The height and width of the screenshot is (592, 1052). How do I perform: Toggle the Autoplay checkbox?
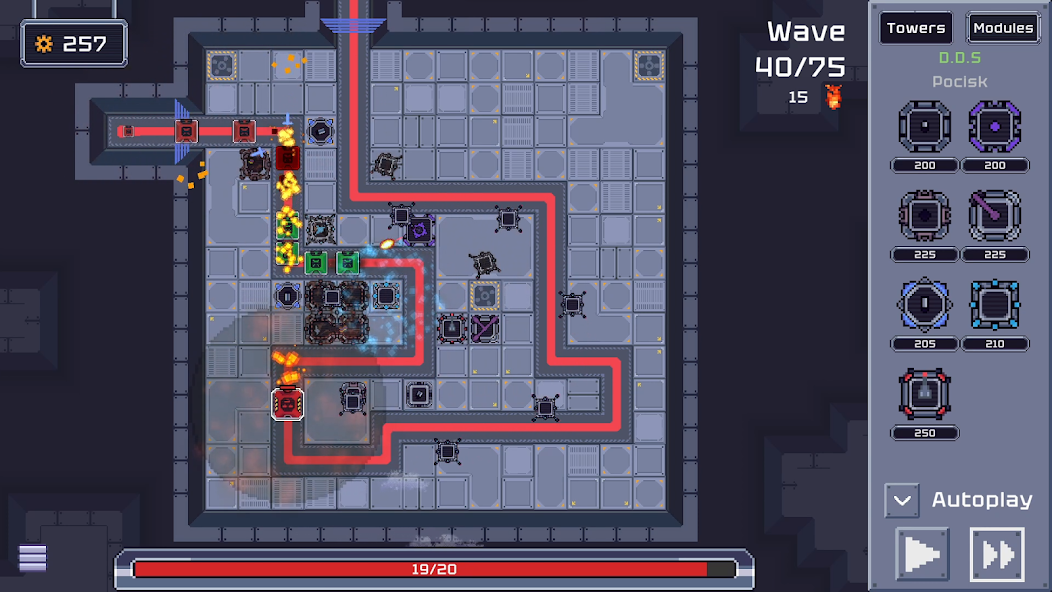click(901, 500)
